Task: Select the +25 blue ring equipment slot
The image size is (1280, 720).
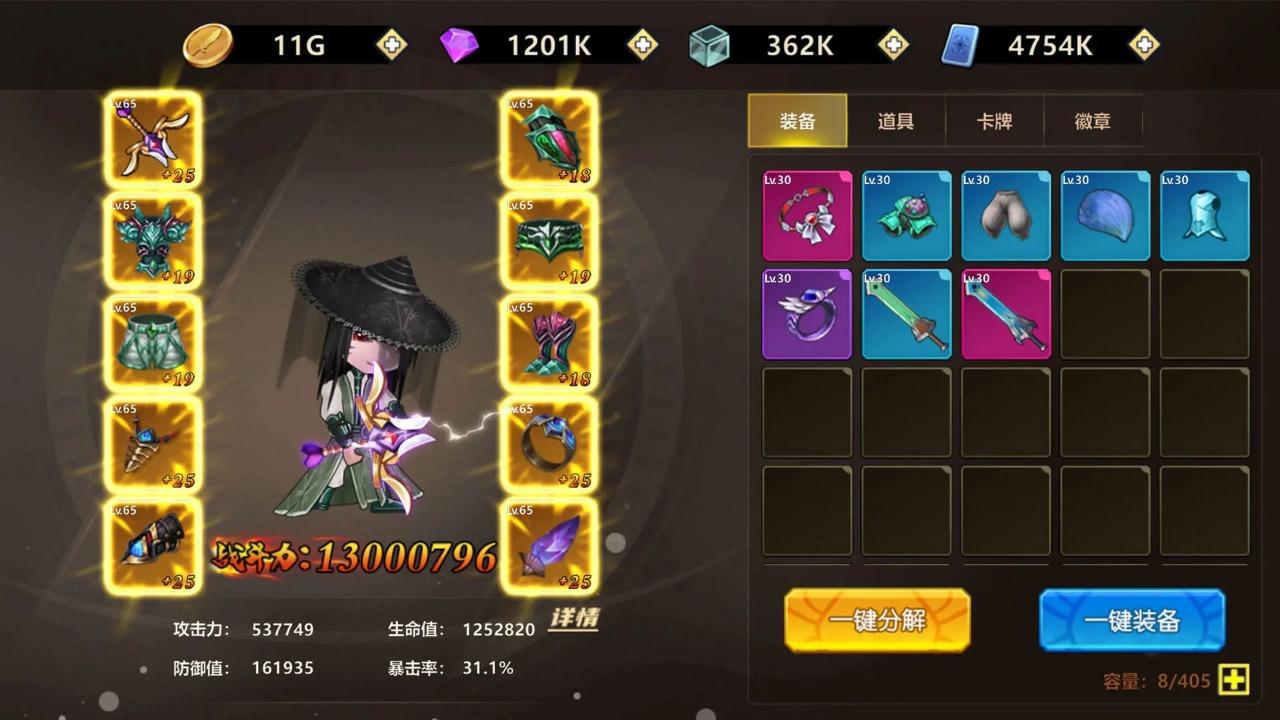Action: click(x=550, y=443)
